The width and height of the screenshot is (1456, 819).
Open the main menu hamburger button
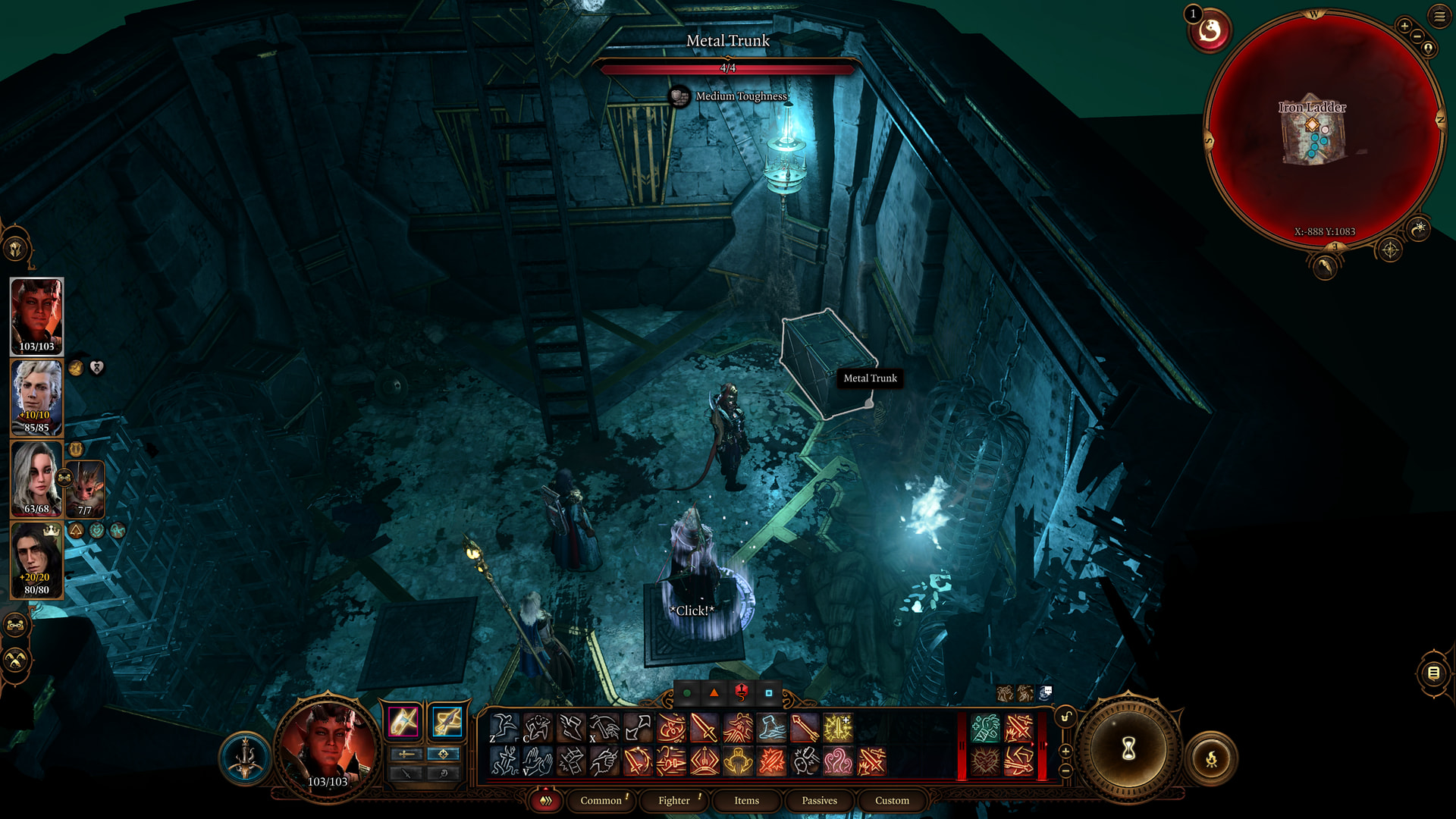pyautogui.click(x=1439, y=16)
